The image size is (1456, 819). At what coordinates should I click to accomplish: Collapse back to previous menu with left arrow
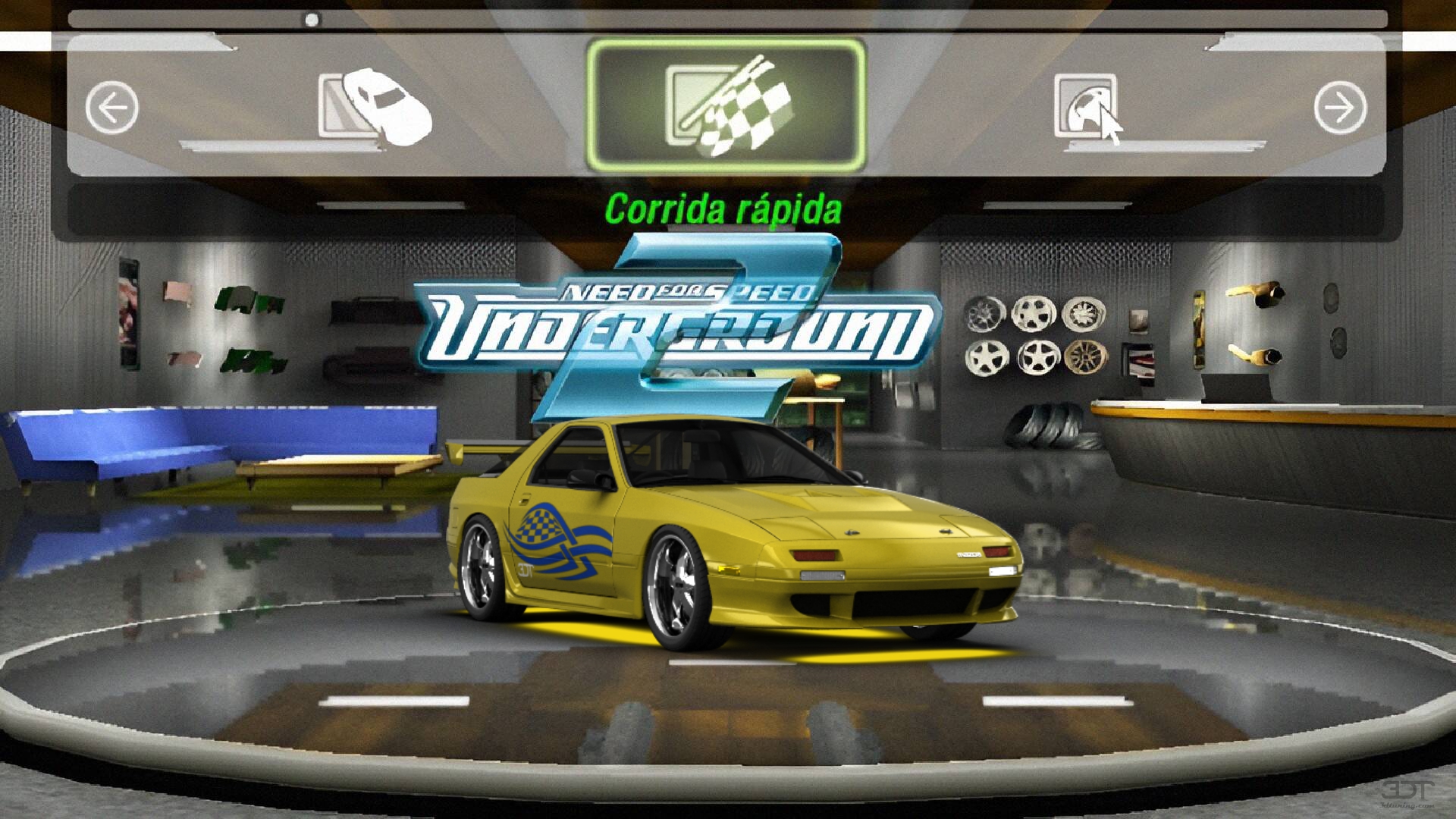pos(112,106)
